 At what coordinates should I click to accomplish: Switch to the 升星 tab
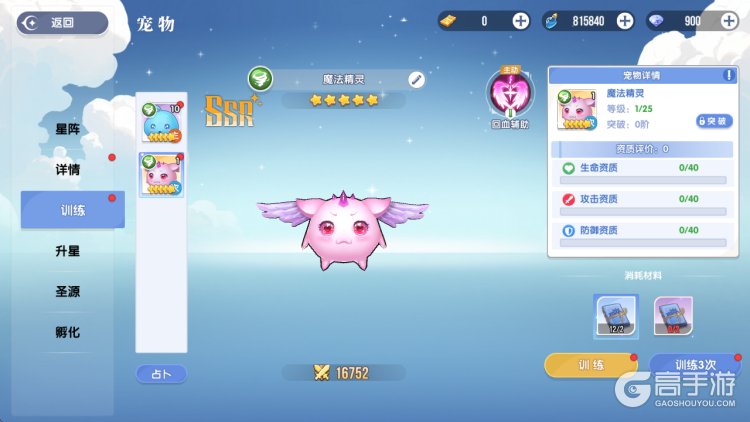coord(68,251)
